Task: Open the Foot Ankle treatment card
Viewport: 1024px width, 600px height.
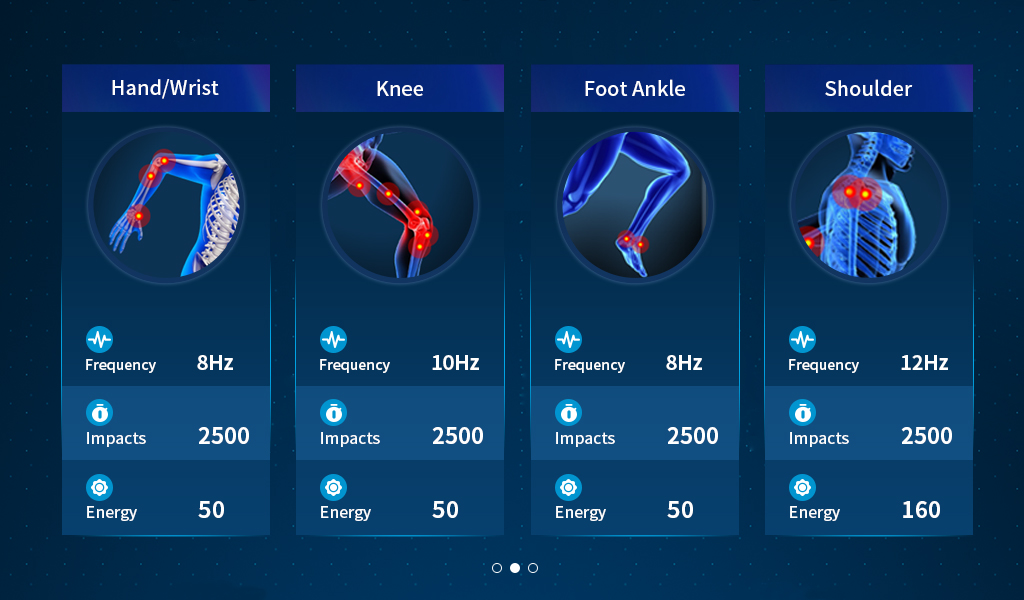Action: click(x=634, y=89)
